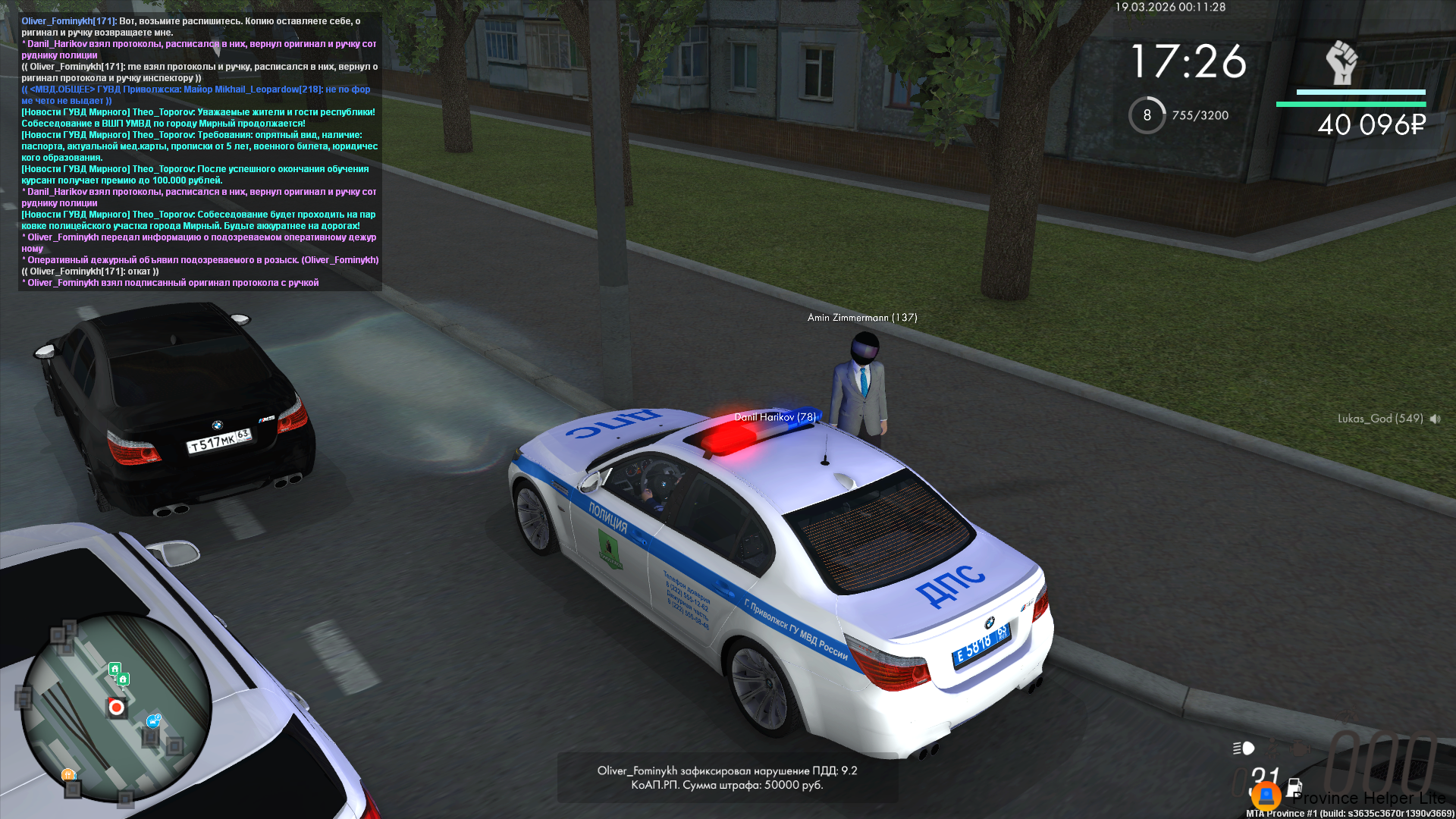Click the level 8 experience circle
The image size is (1456, 819).
point(1147,115)
